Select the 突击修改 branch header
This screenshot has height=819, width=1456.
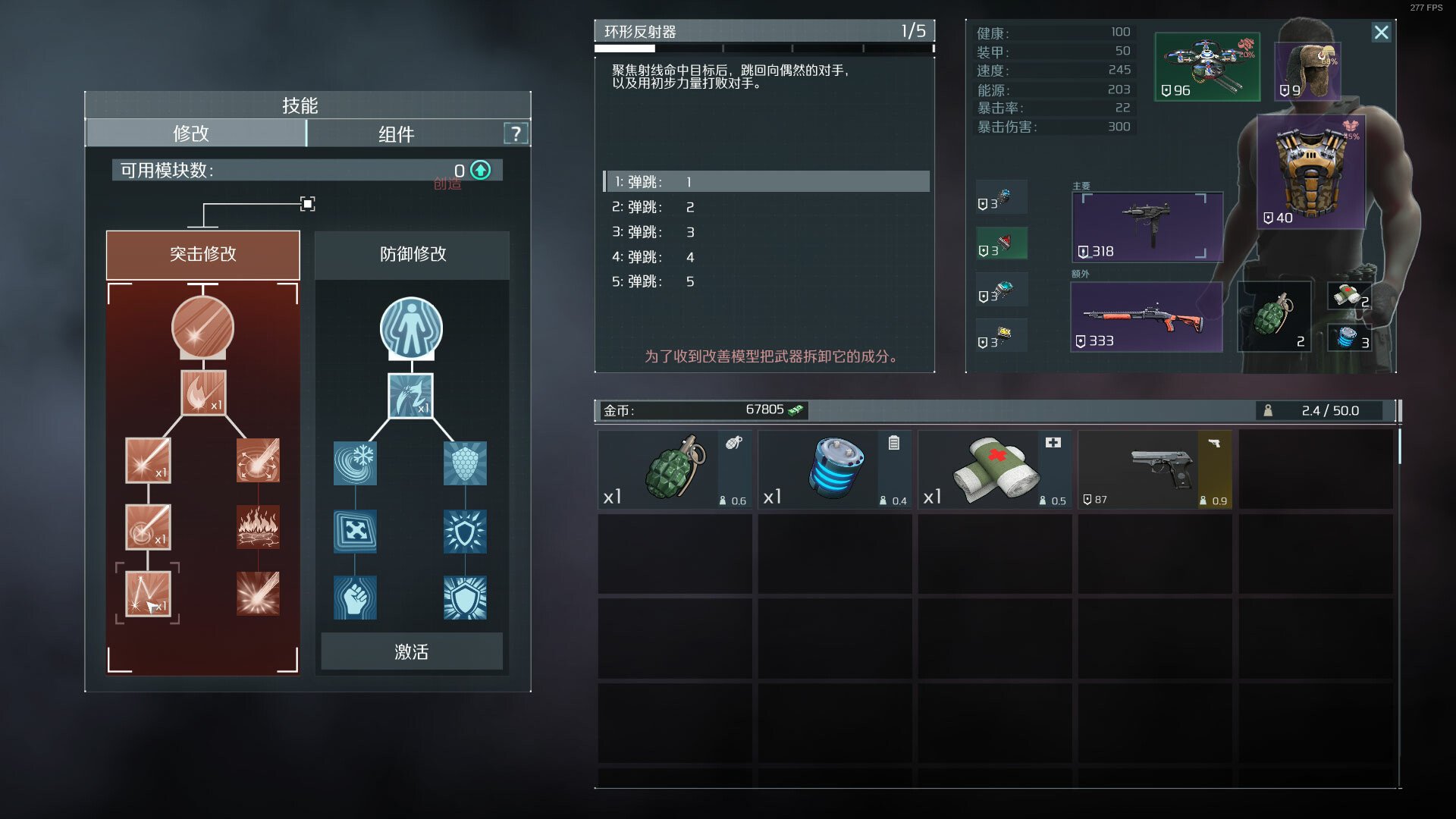tap(203, 255)
